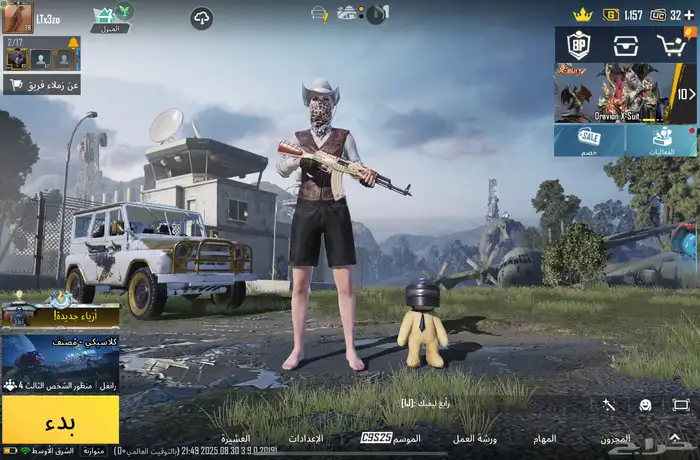The image size is (700, 460).
Task: Find teammates with the عن زملاء فريق button
Action: coord(42,85)
